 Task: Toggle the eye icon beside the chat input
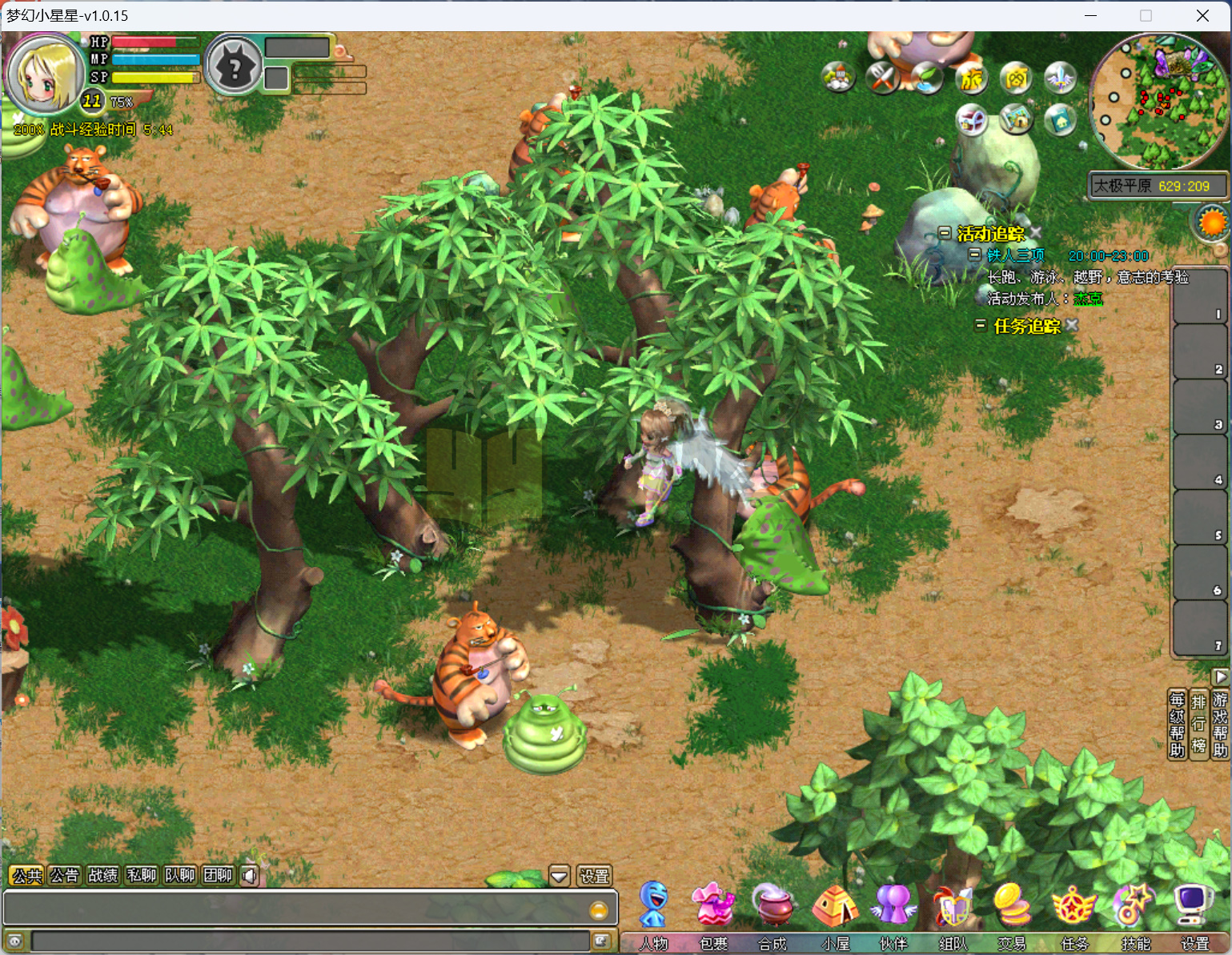[x=14, y=941]
